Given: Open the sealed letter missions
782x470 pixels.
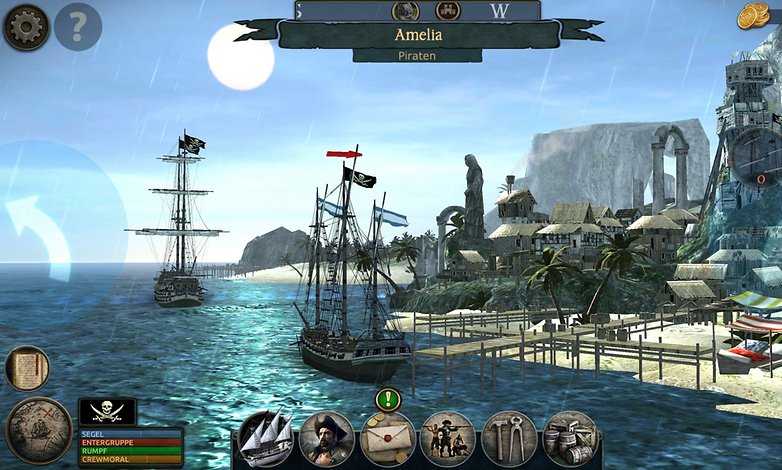Looking at the screenshot, I should point(388,438).
